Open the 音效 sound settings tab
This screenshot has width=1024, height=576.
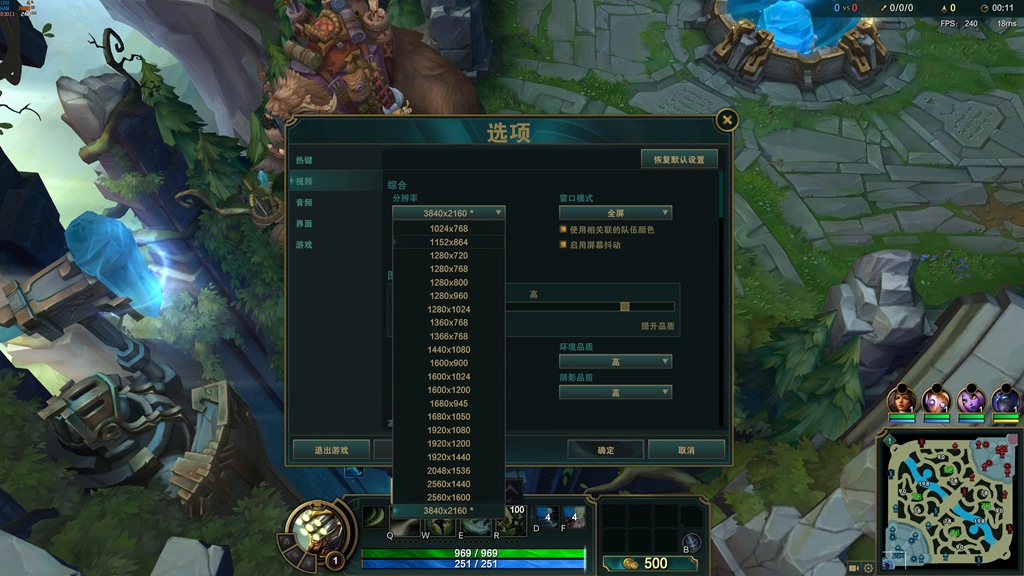304,202
